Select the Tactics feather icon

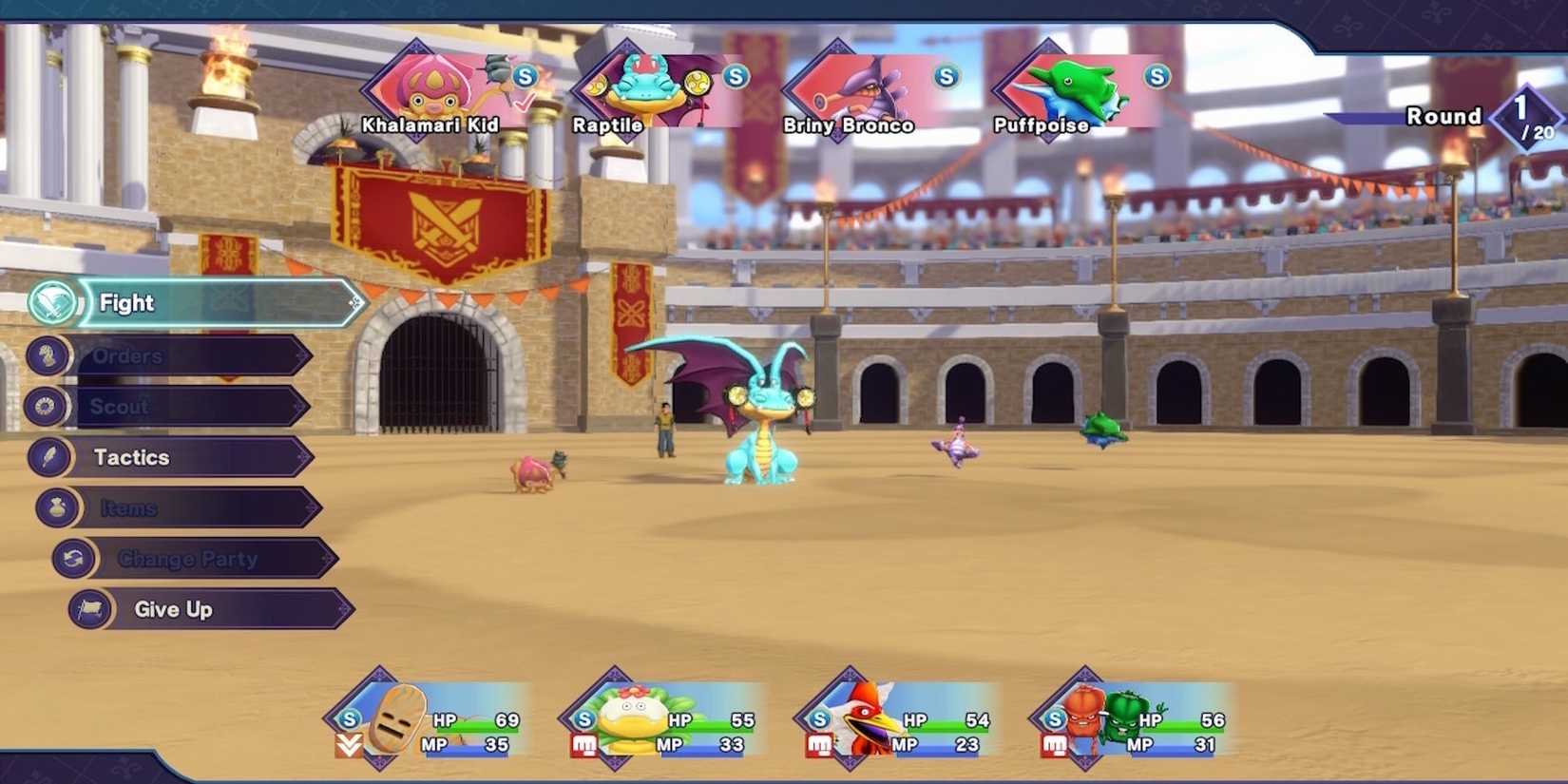pos(48,457)
